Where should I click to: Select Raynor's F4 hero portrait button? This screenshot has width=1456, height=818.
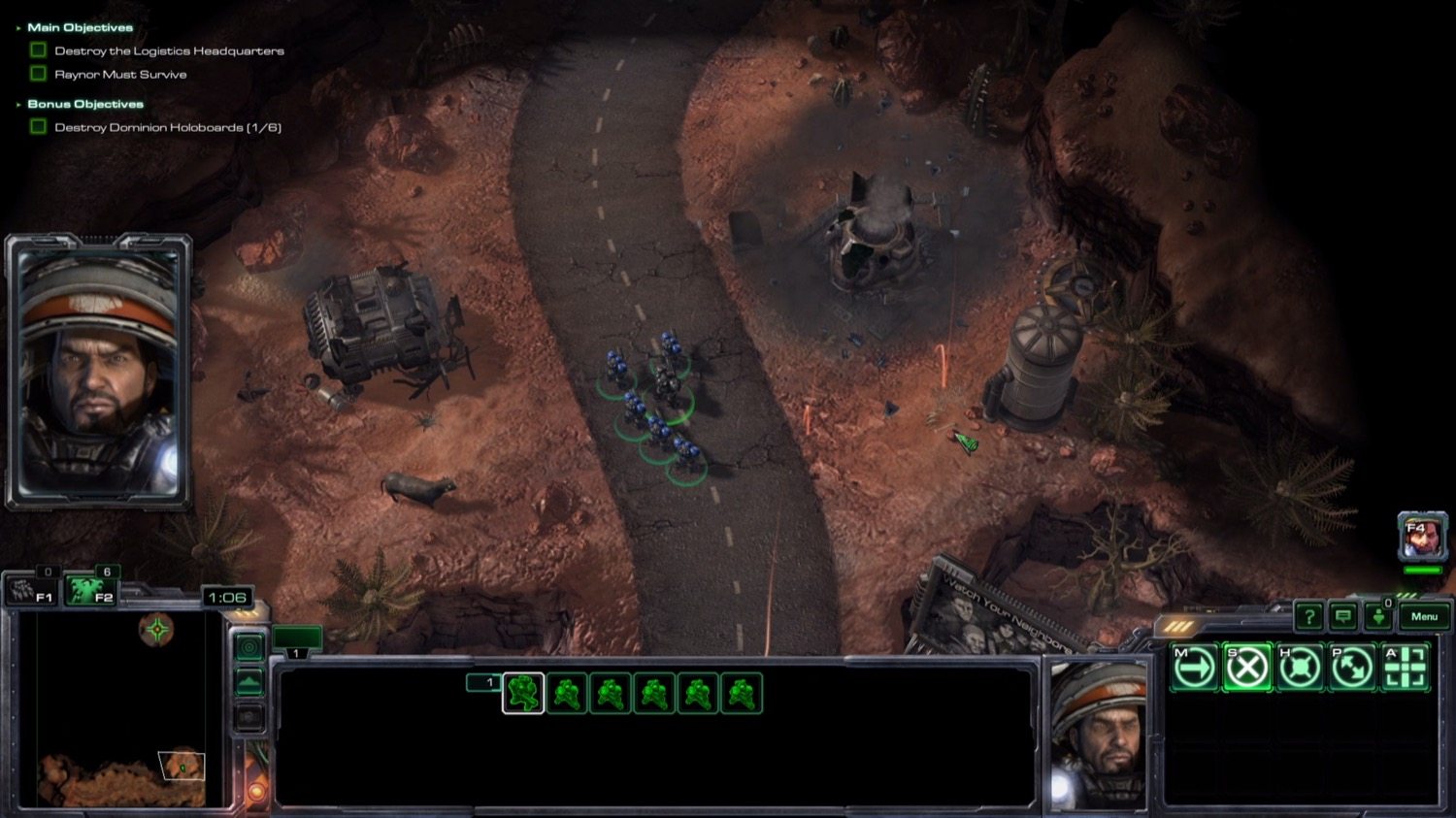pyautogui.click(x=1421, y=537)
